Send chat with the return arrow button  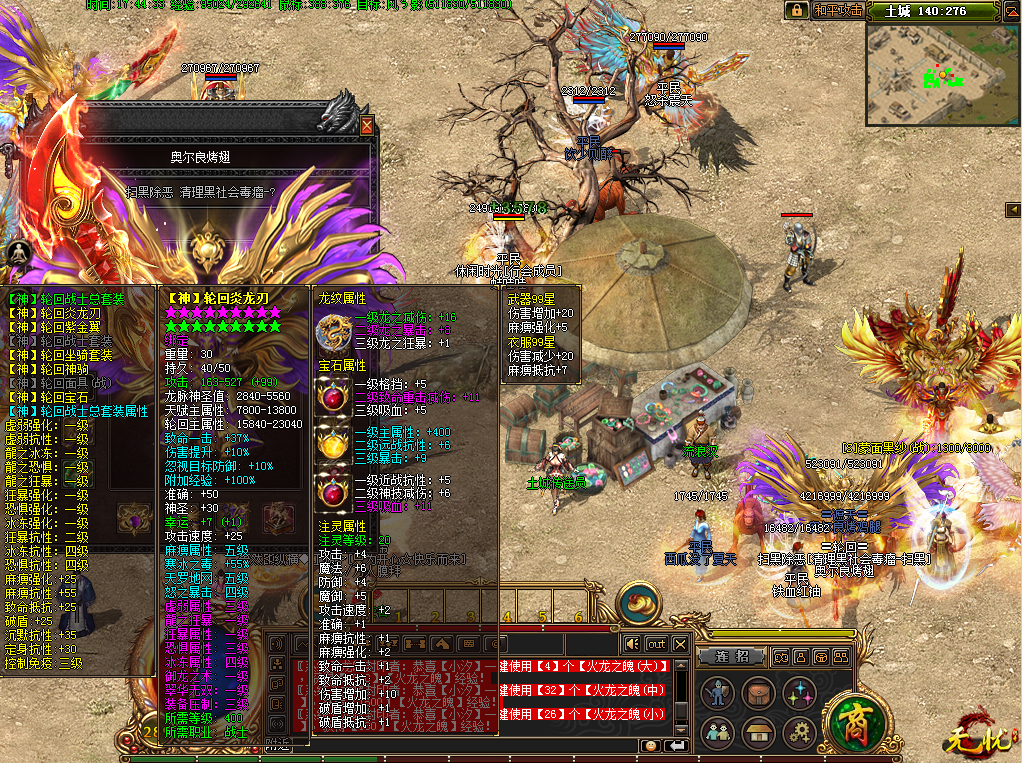point(677,746)
